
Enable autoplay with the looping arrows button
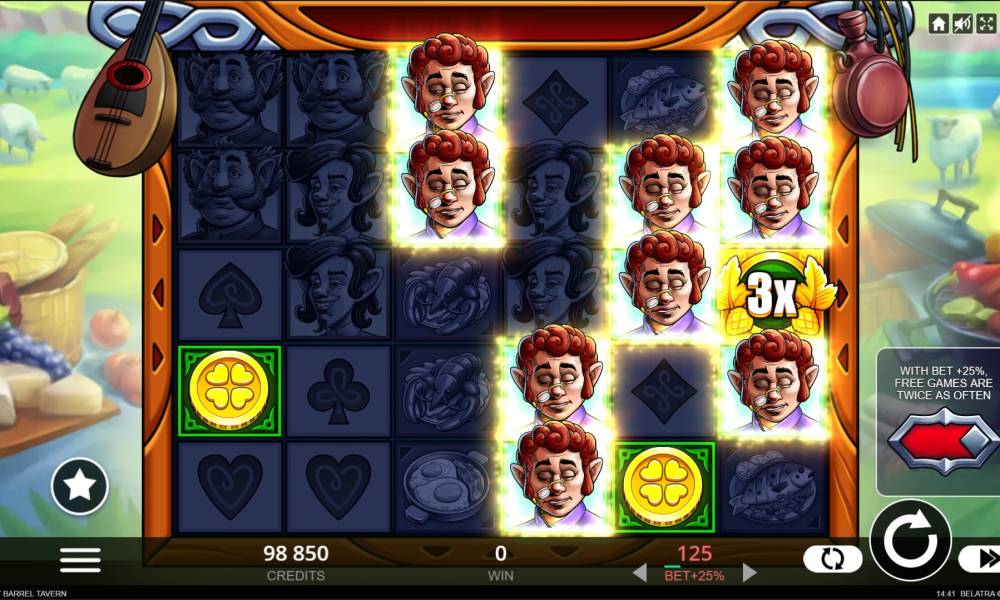pos(832,560)
